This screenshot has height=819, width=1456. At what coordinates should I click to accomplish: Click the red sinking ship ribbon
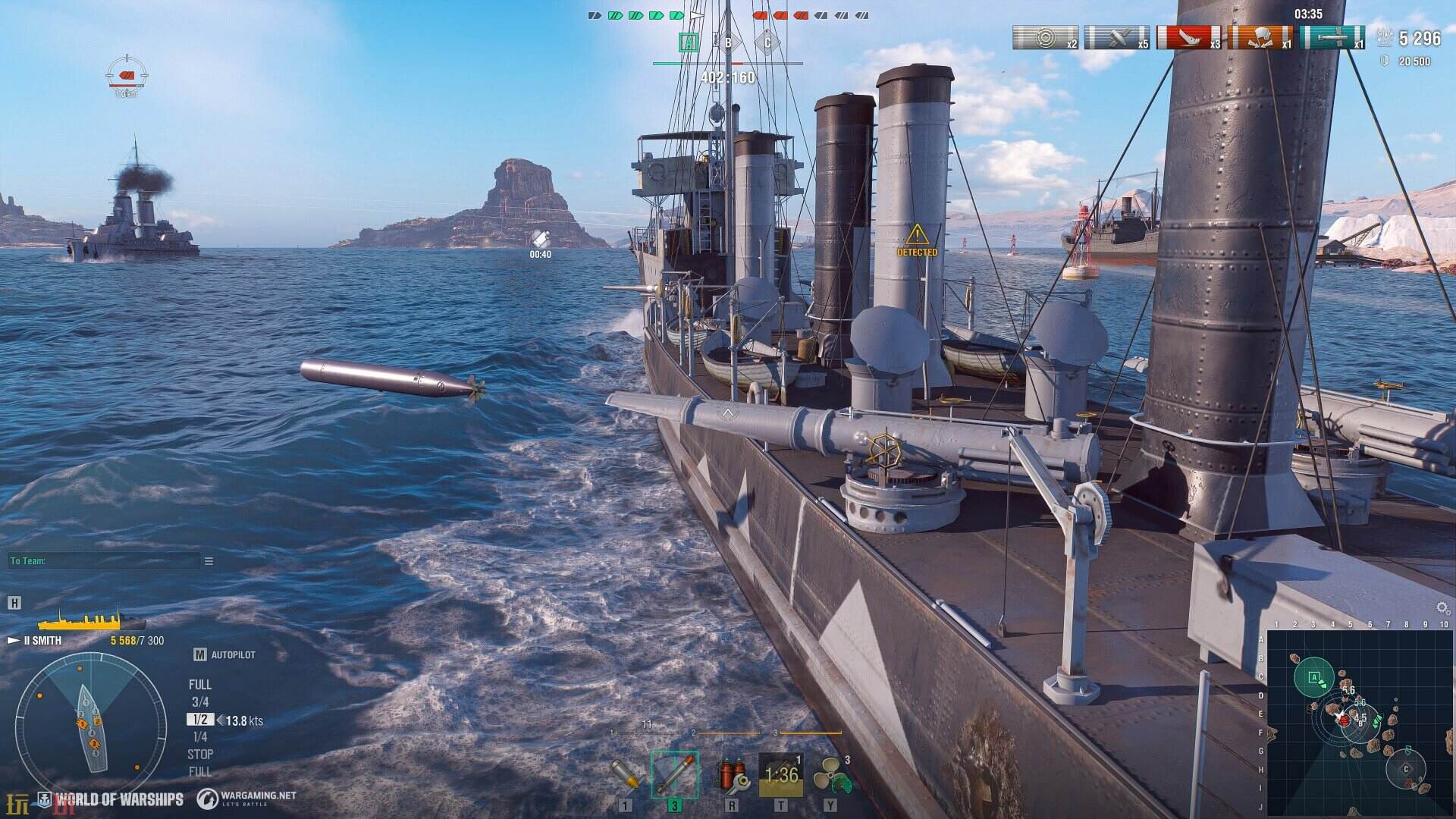click(x=1188, y=37)
